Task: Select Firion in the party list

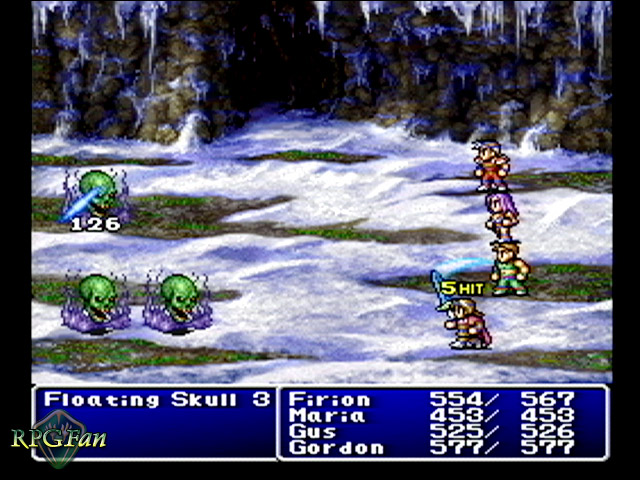Action: coord(330,399)
